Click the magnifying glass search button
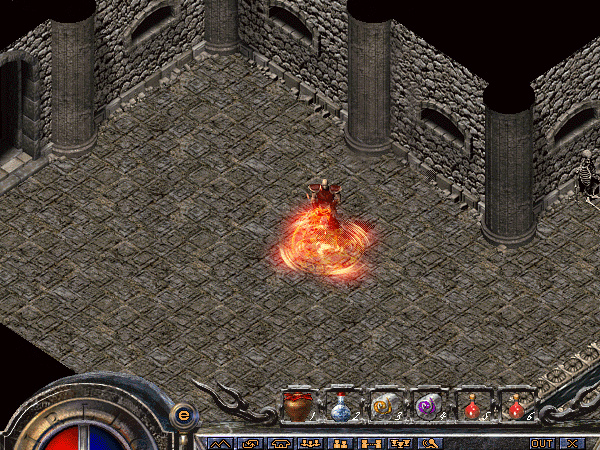The image size is (600, 450). pyautogui.click(x=429, y=443)
